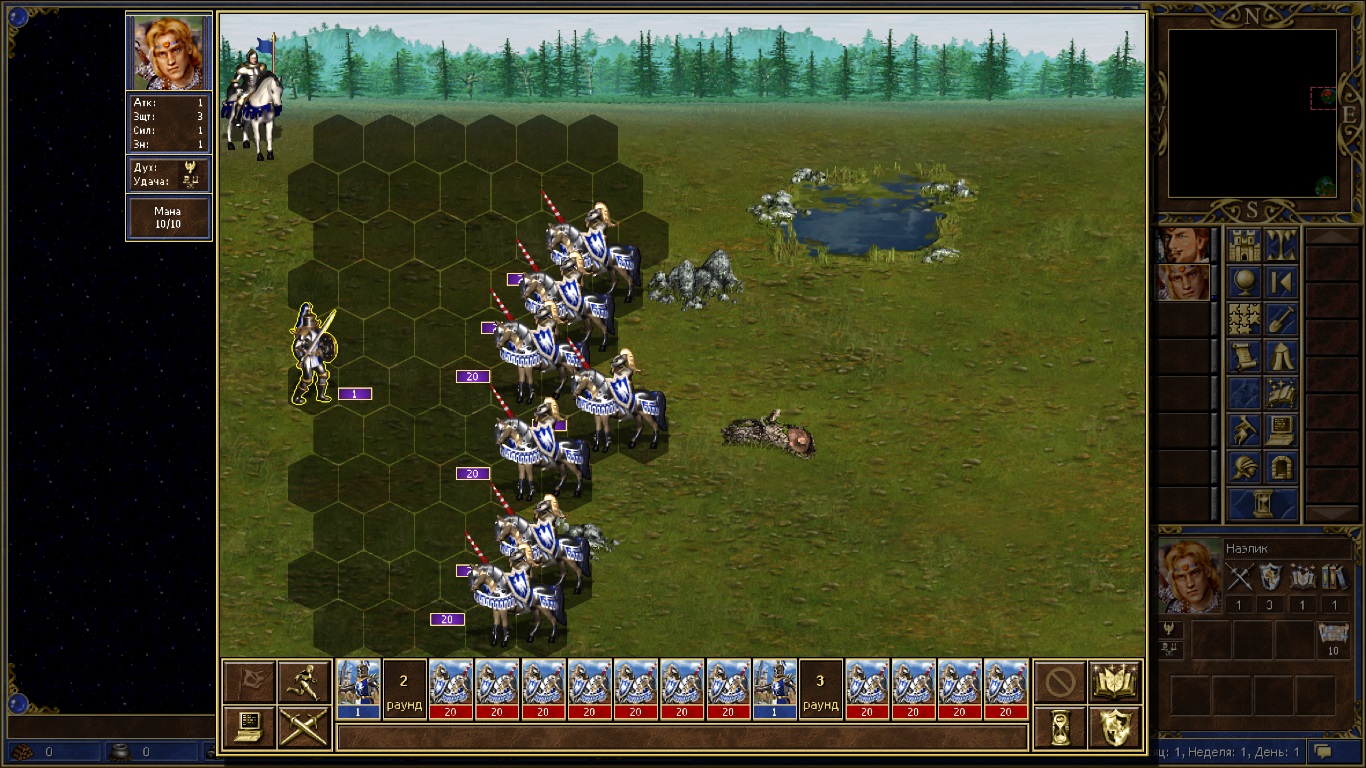Open the puzzle map stars button
The width and height of the screenshot is (1366, 768).
click(x=1245, y=320)
